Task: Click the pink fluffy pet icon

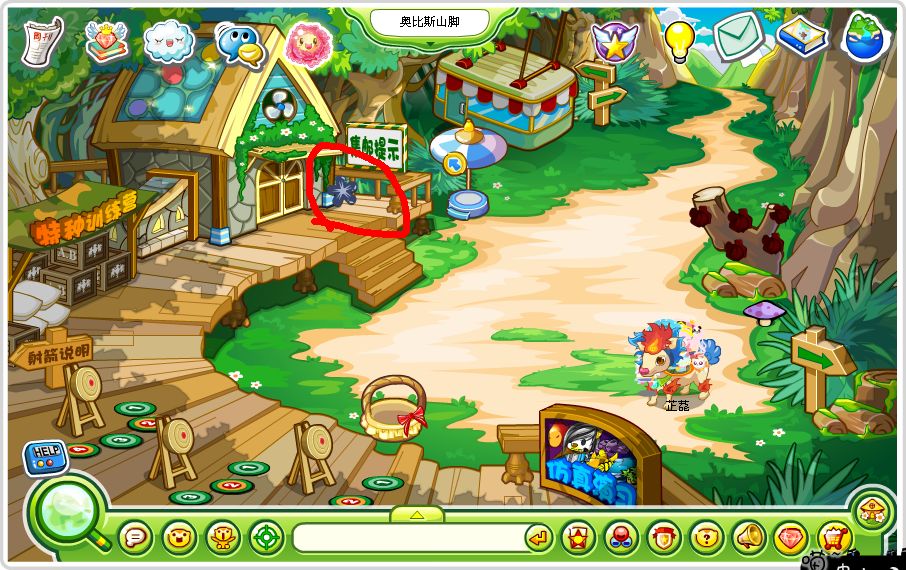Action: 308,42
